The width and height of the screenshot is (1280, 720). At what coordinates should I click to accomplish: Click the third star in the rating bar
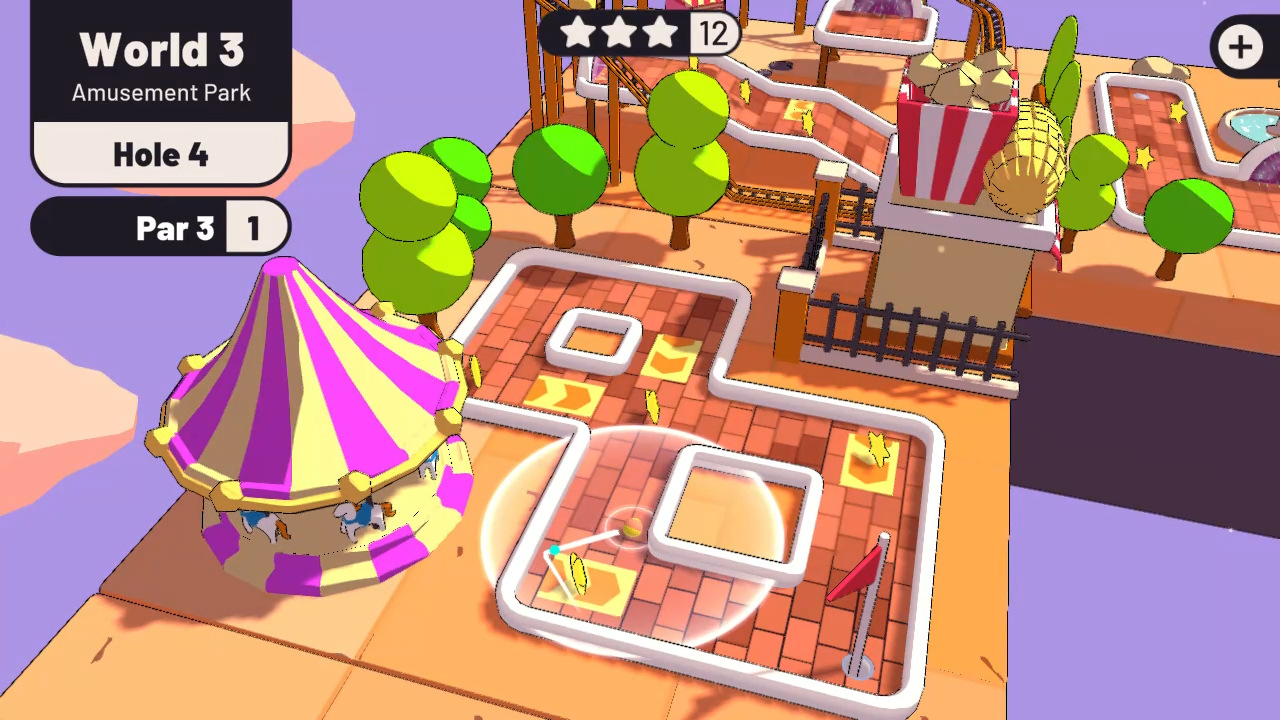click(660, 33)
